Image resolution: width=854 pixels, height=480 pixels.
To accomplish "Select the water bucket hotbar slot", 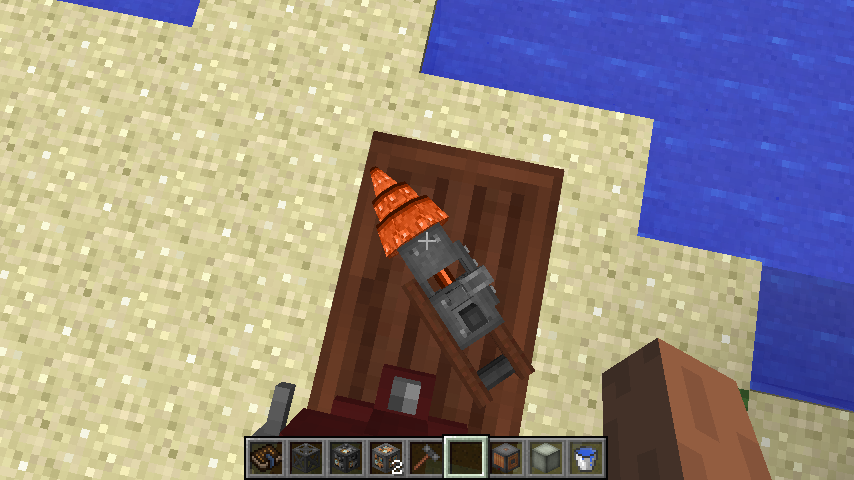I will click(x=586, y=458).
